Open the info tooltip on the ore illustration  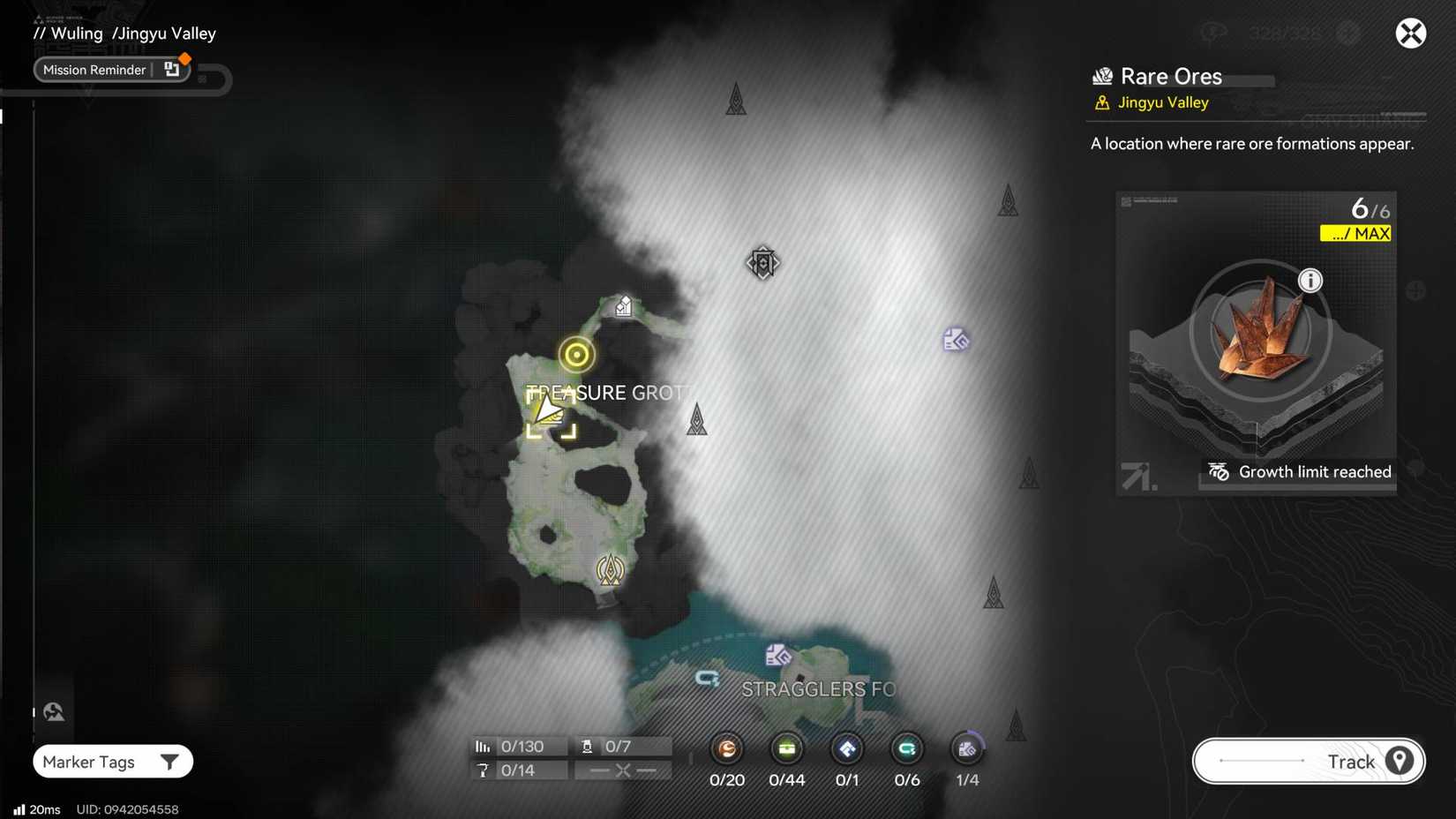point(1310,280)
